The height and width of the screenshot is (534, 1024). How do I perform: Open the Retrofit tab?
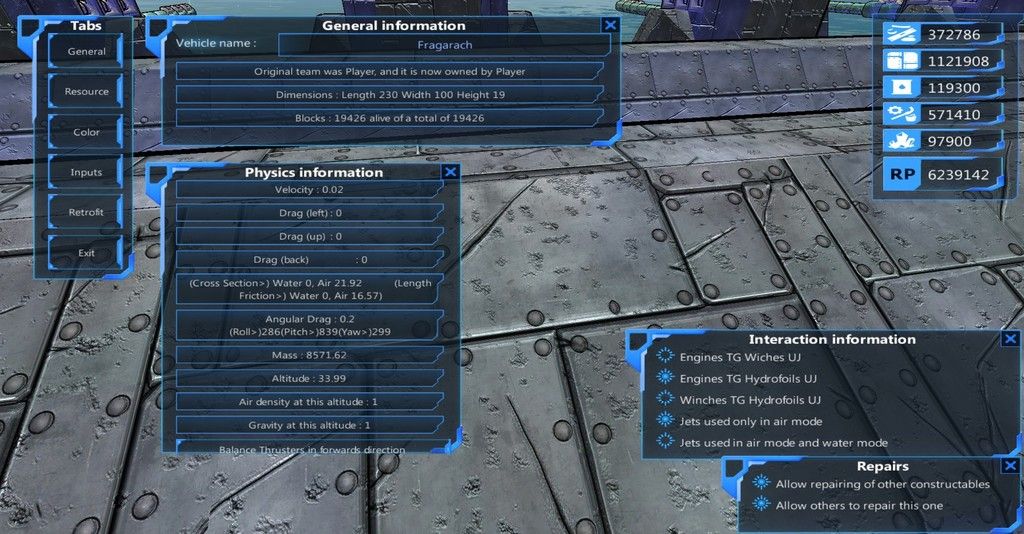point(86,212)
